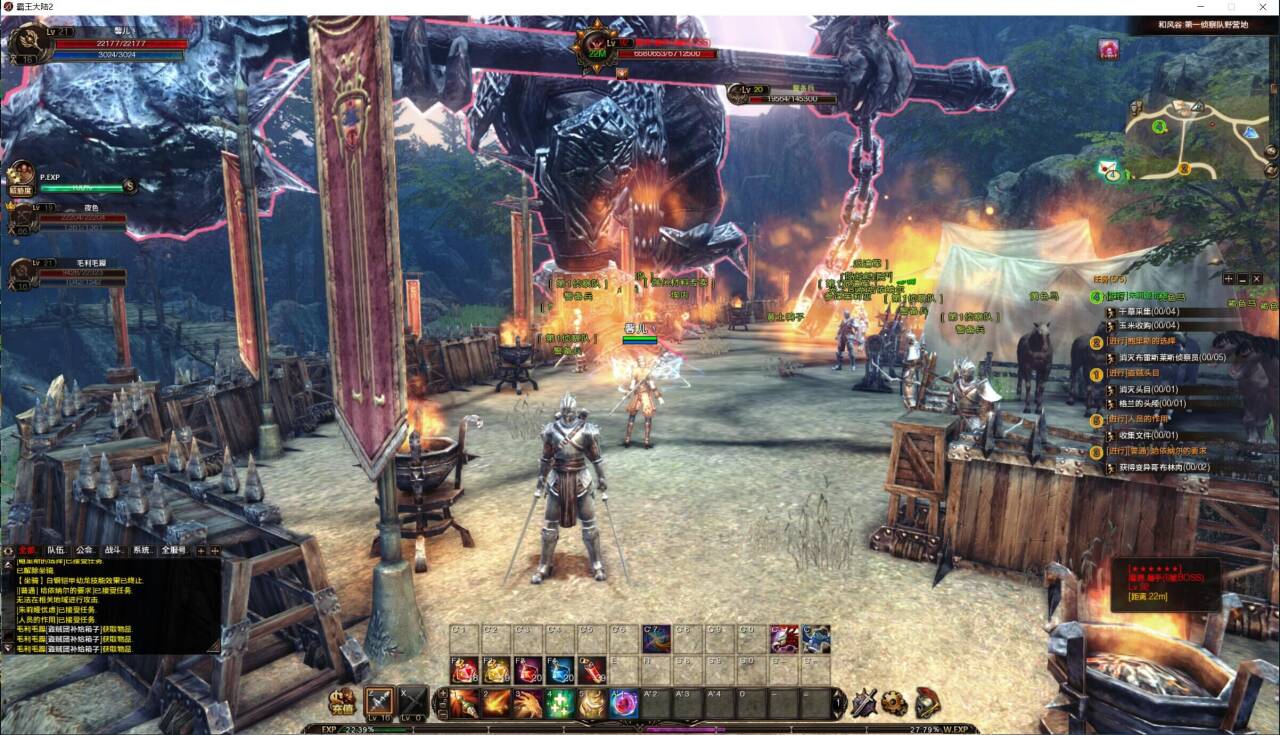Screen dimensions: 1280x735
Task: Close the quest tracker panel
Action: point(1257,278)
